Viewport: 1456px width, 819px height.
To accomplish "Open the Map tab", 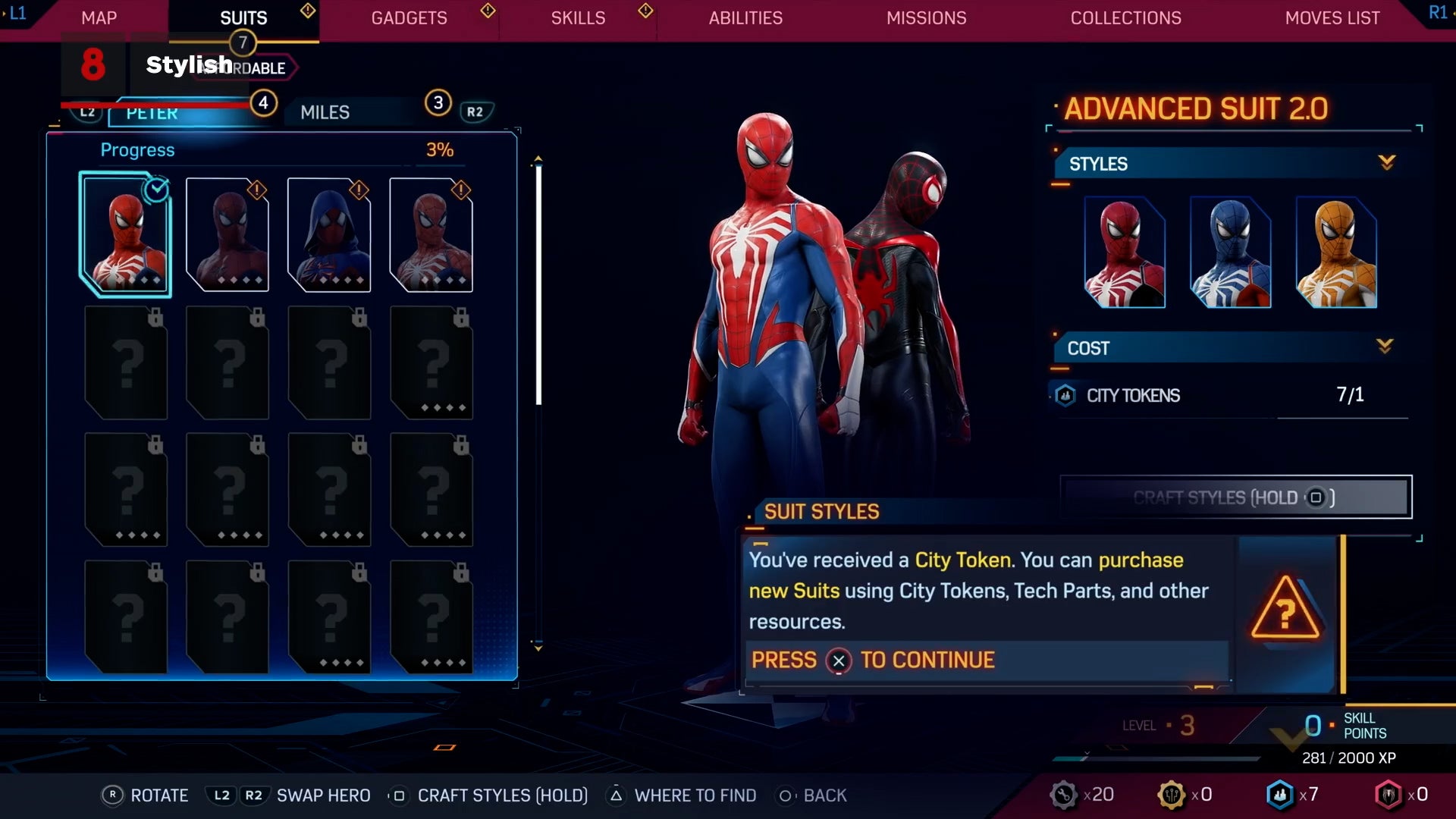I will (99, 18).
